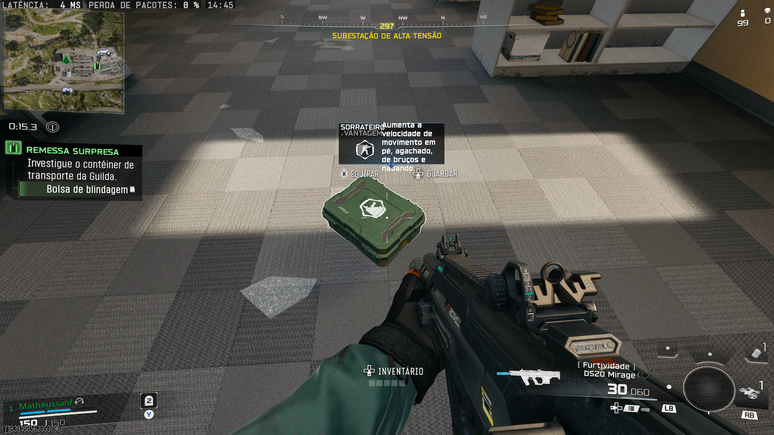
Task: Click the Sorrateiro perk icon
Action: (x=364, y=150)
